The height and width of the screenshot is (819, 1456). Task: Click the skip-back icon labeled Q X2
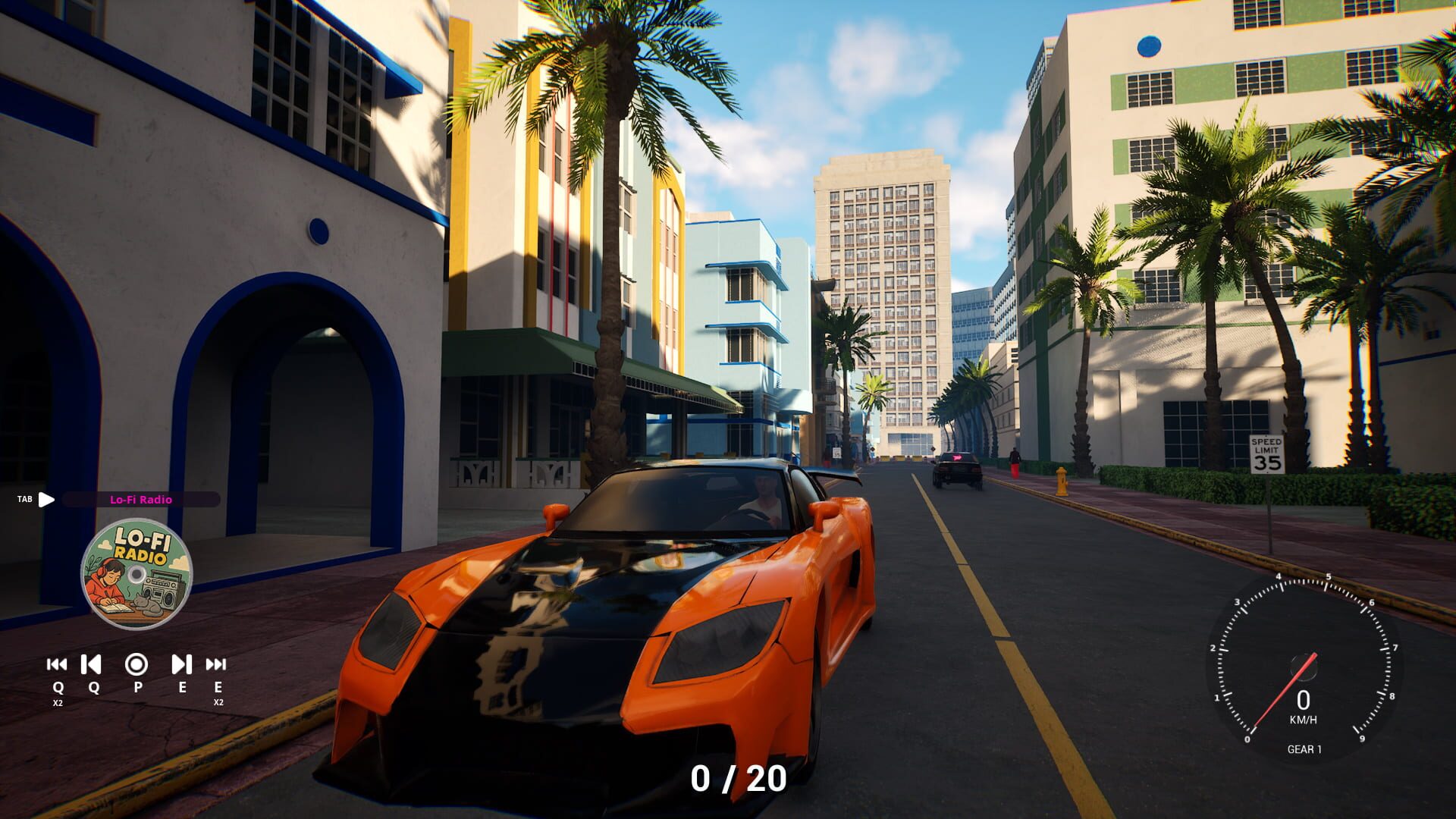point(57,666)
